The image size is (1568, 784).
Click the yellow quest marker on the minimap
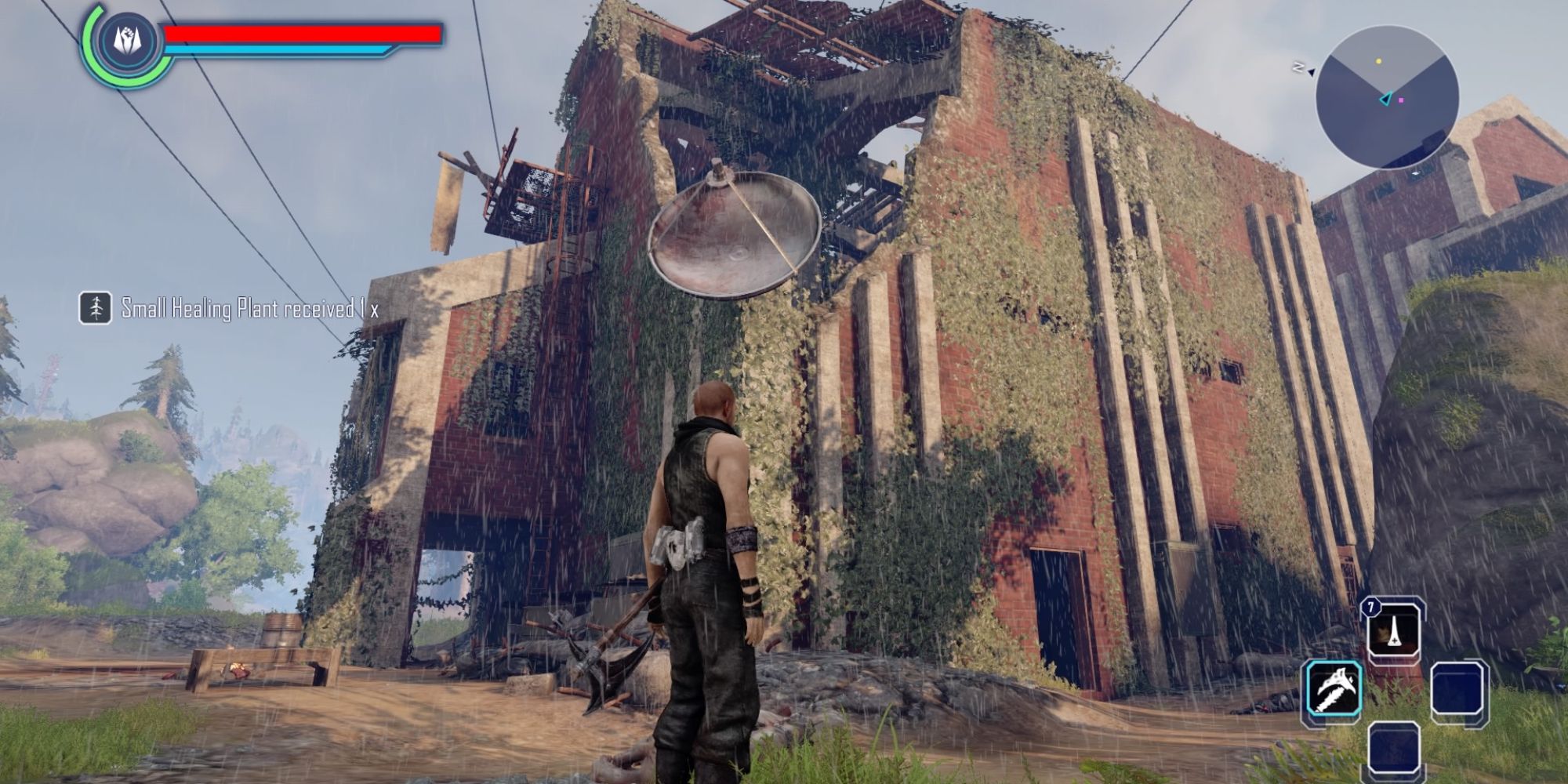[x=1378, y=61]
